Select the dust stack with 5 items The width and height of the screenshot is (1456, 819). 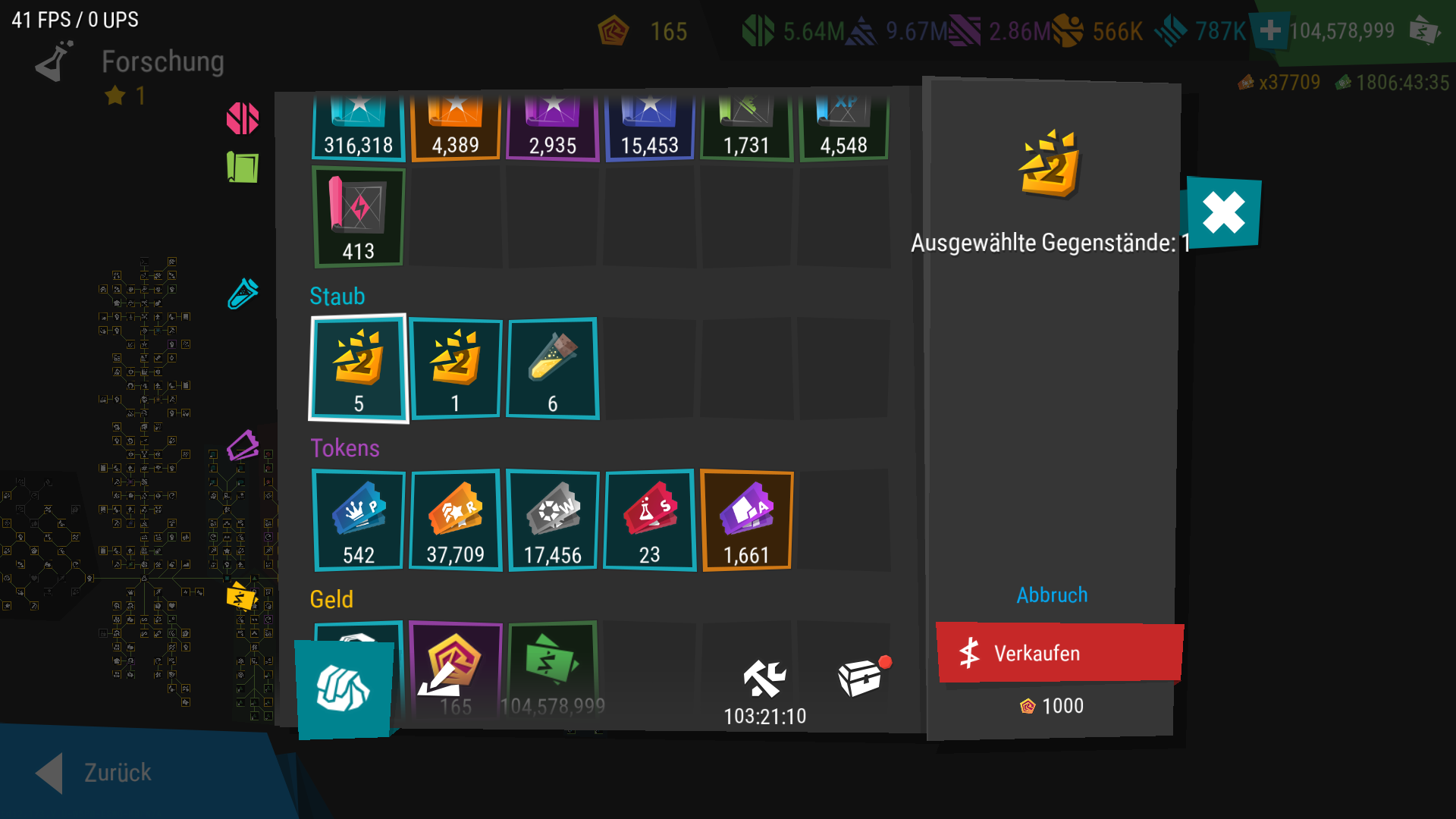(x=359, y=369)
